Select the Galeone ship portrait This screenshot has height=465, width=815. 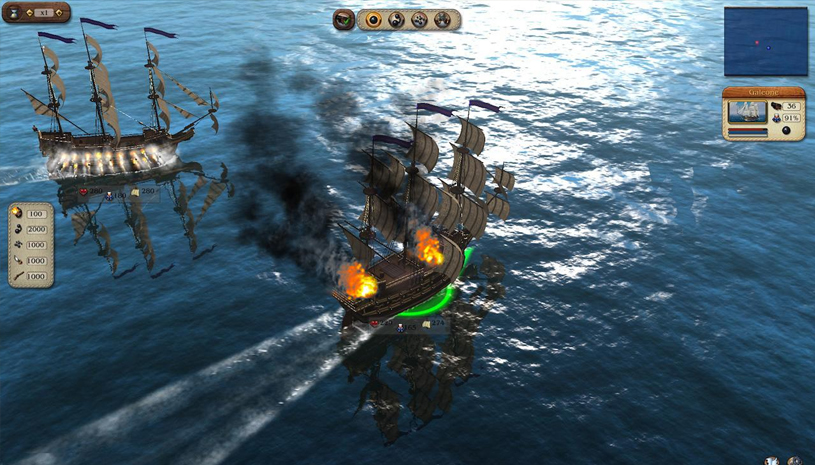pyautogui.click(x=746, y=110)
